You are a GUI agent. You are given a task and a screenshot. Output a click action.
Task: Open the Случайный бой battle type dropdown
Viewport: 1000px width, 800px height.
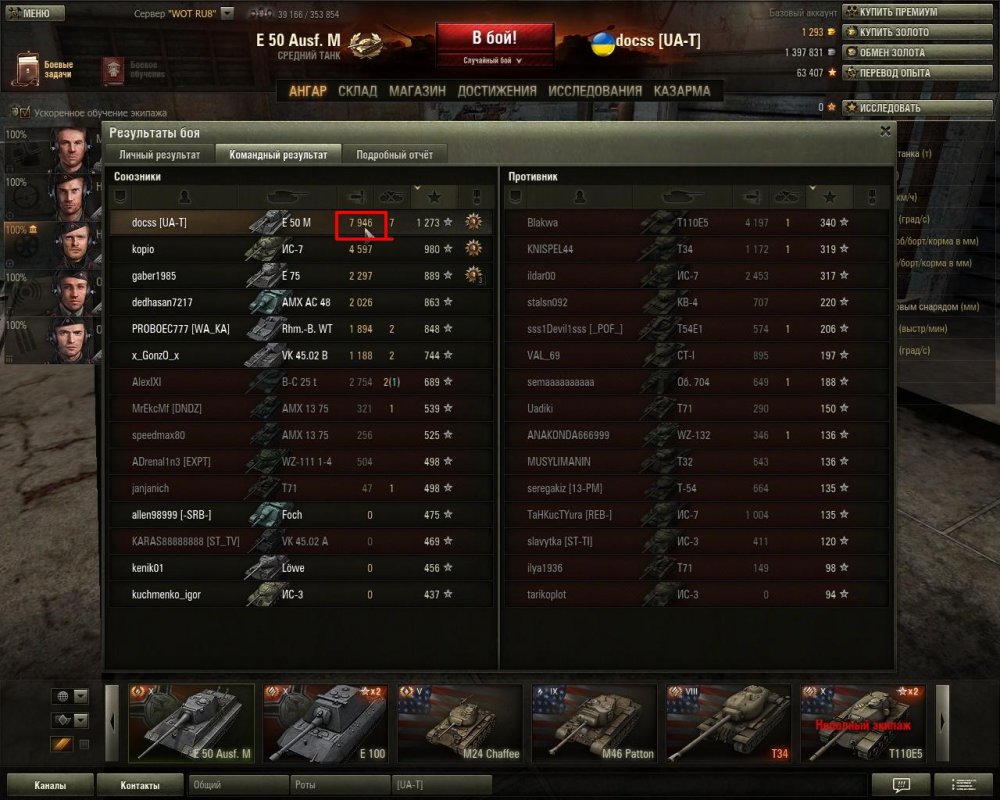coord(493,61)
